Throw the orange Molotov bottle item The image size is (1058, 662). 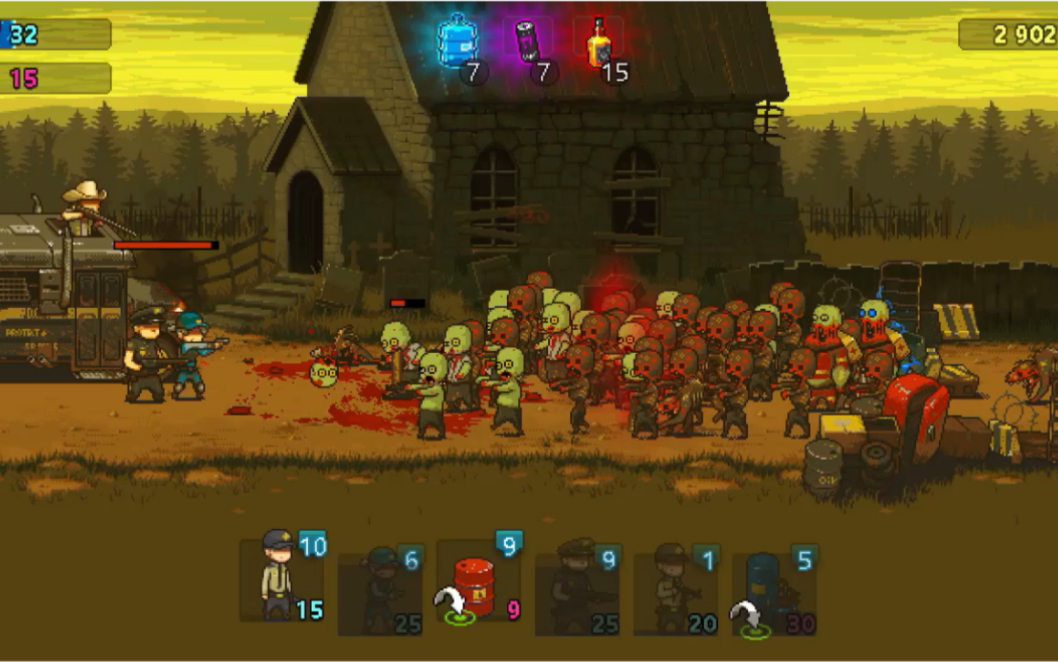point(600,43)
